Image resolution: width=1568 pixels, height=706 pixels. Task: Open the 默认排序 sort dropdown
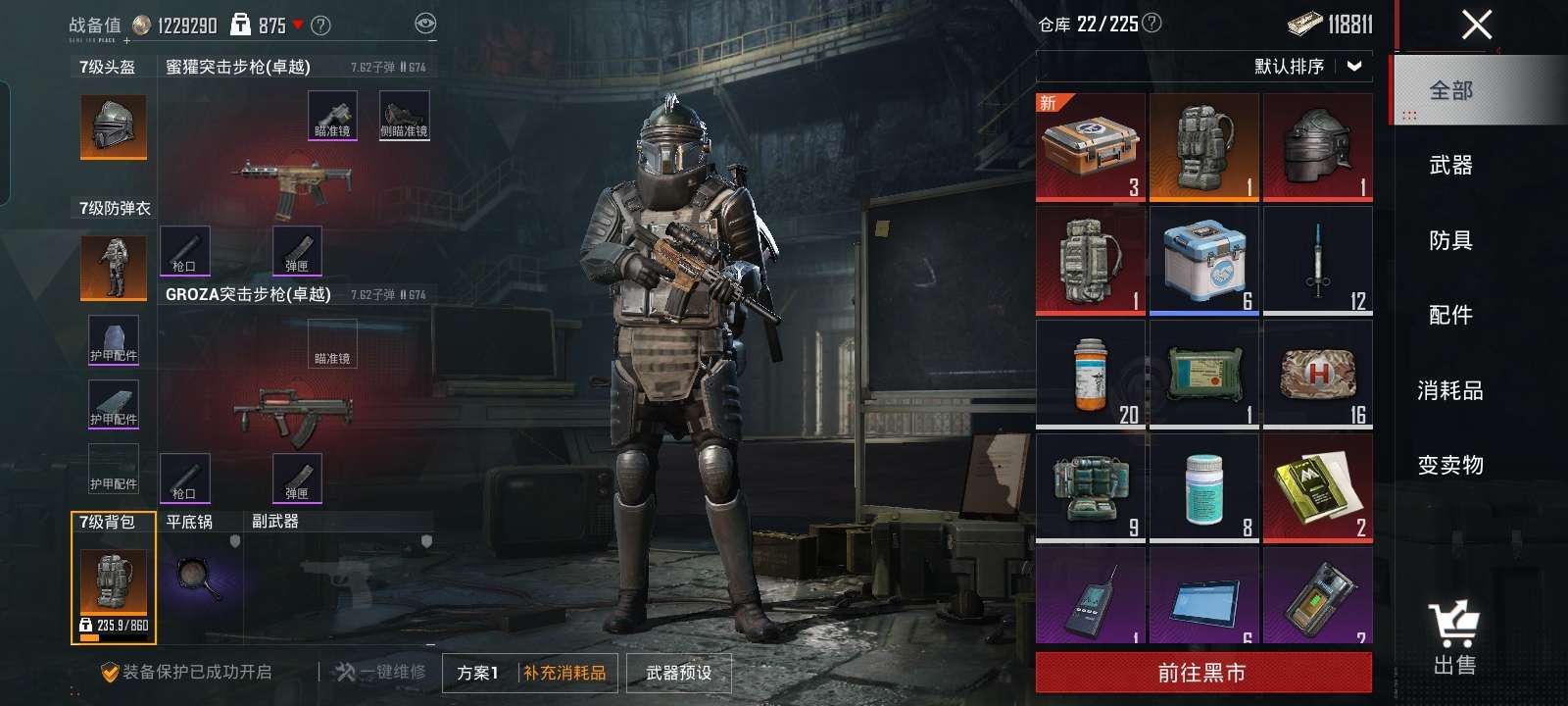1307,67
